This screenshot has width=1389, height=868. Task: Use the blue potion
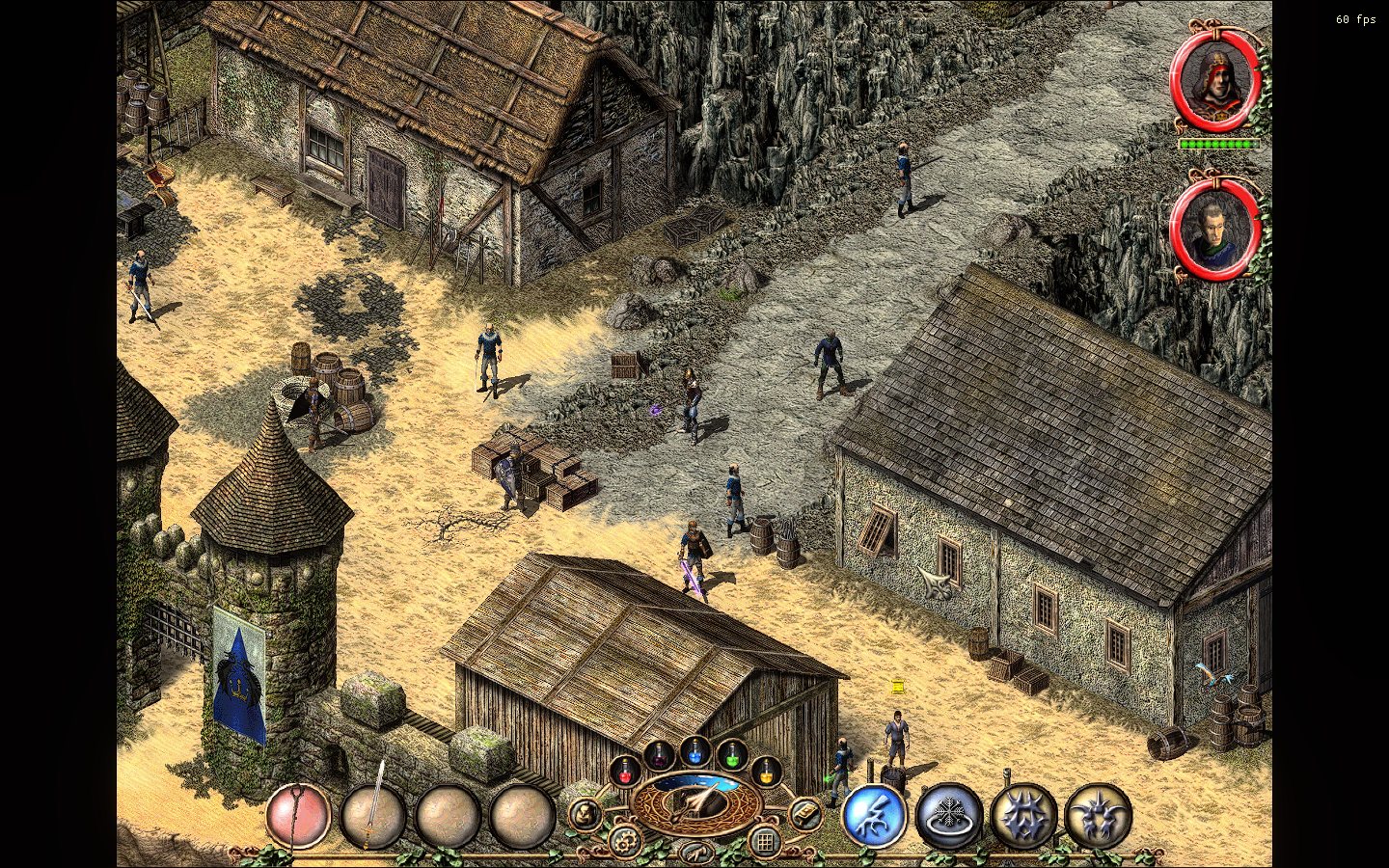click(695, 751)
